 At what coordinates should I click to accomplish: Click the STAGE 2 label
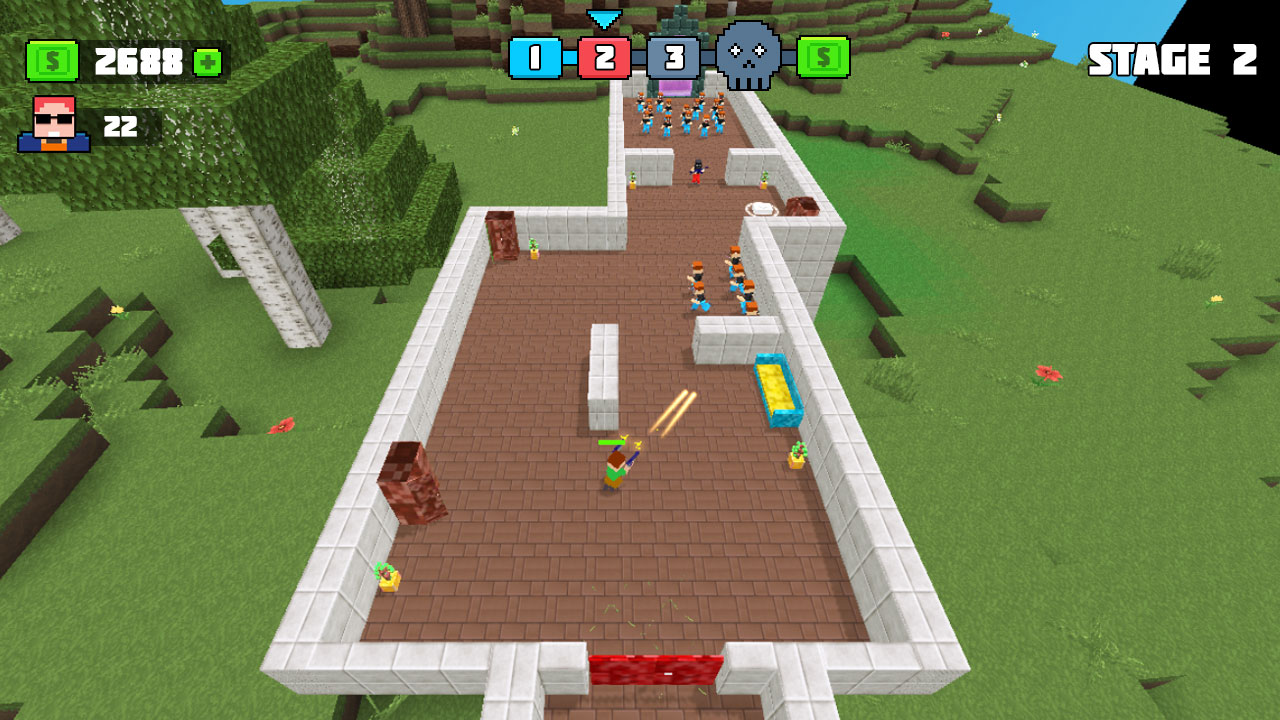(1173, 57)
